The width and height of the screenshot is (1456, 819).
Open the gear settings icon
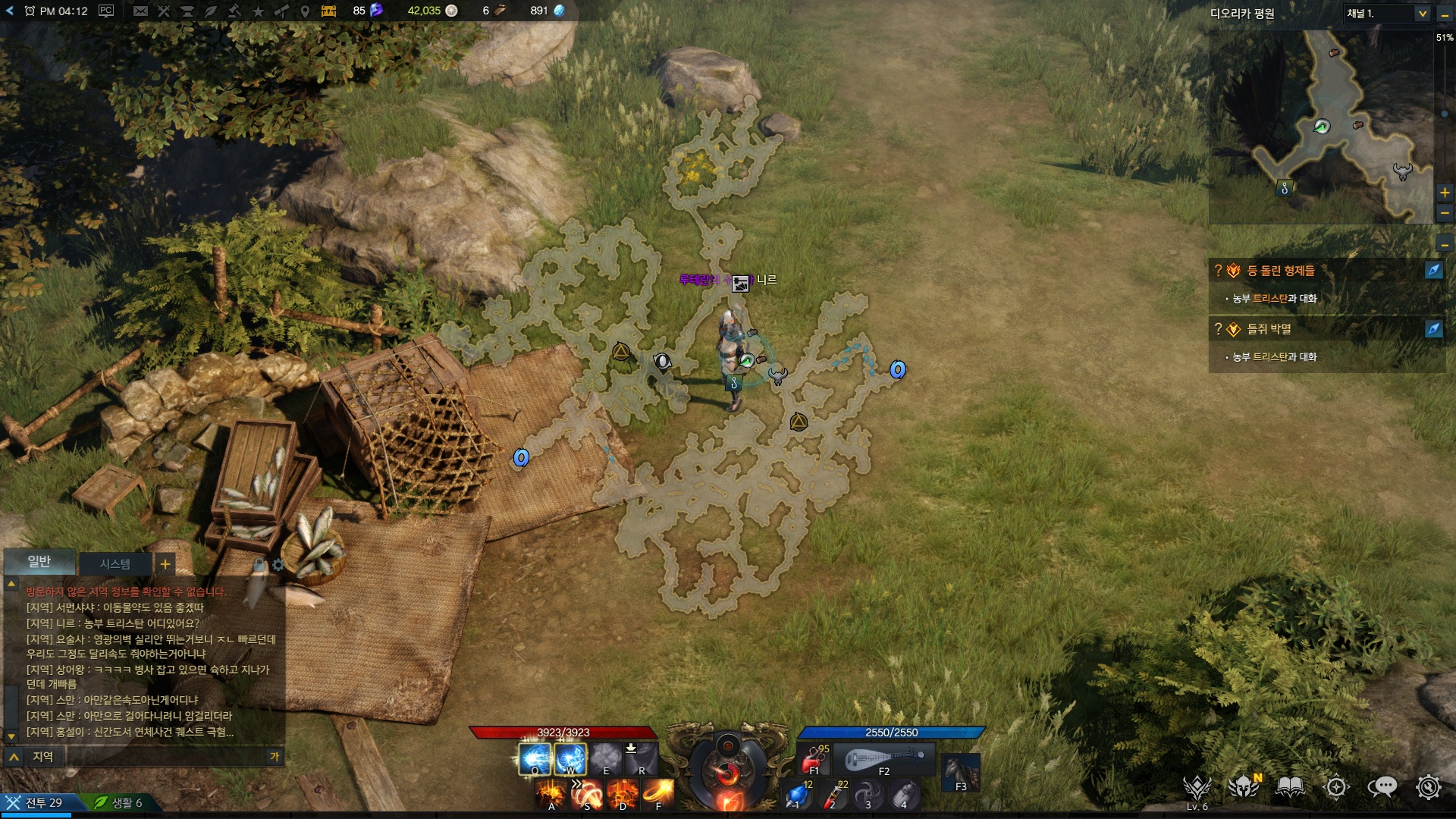1428,788
